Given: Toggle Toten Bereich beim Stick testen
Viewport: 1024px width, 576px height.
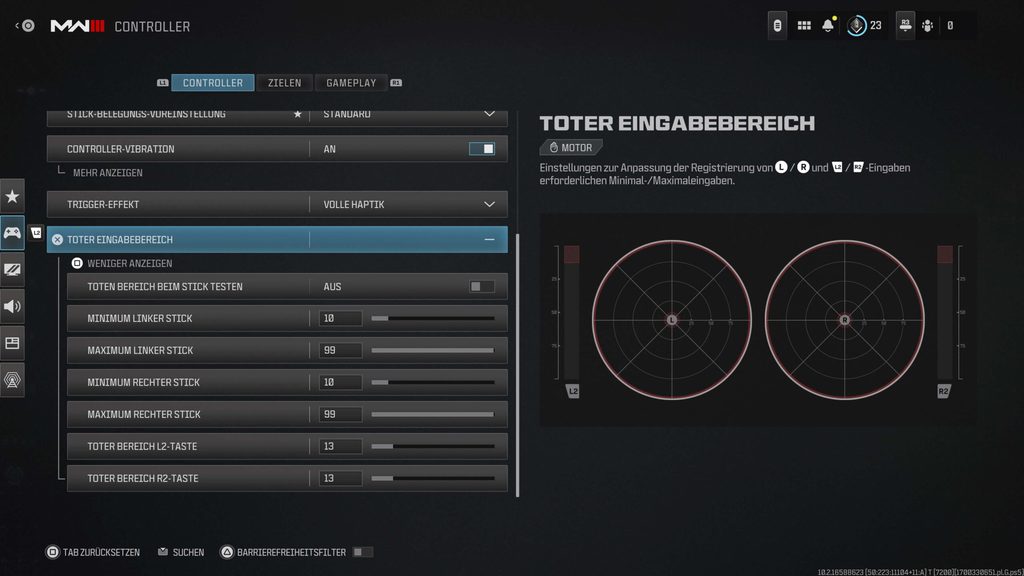Looking at the screenshot, I should click(x=482, y=287).
